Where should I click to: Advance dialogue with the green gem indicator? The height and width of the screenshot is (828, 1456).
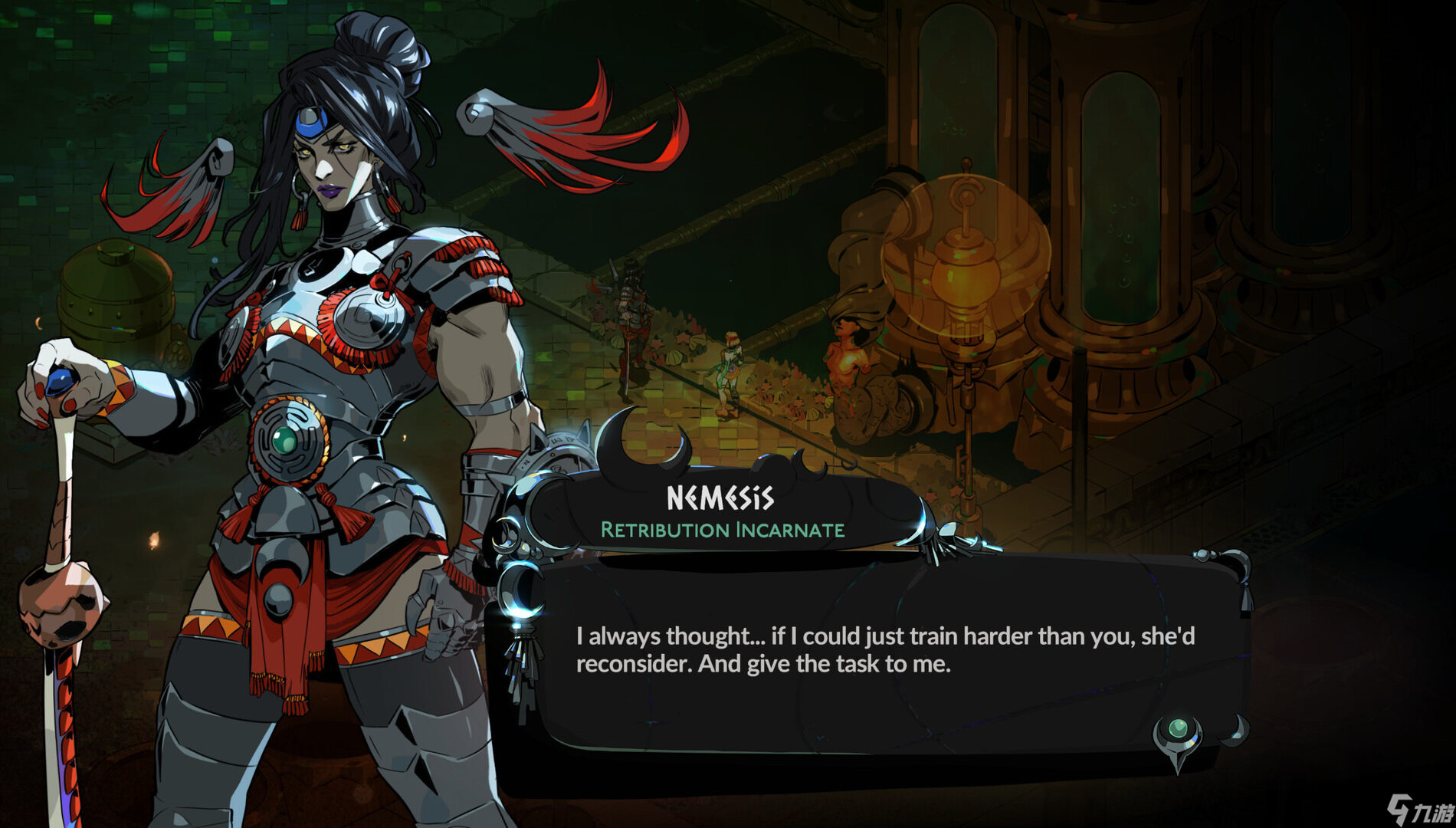(1178, 729)
